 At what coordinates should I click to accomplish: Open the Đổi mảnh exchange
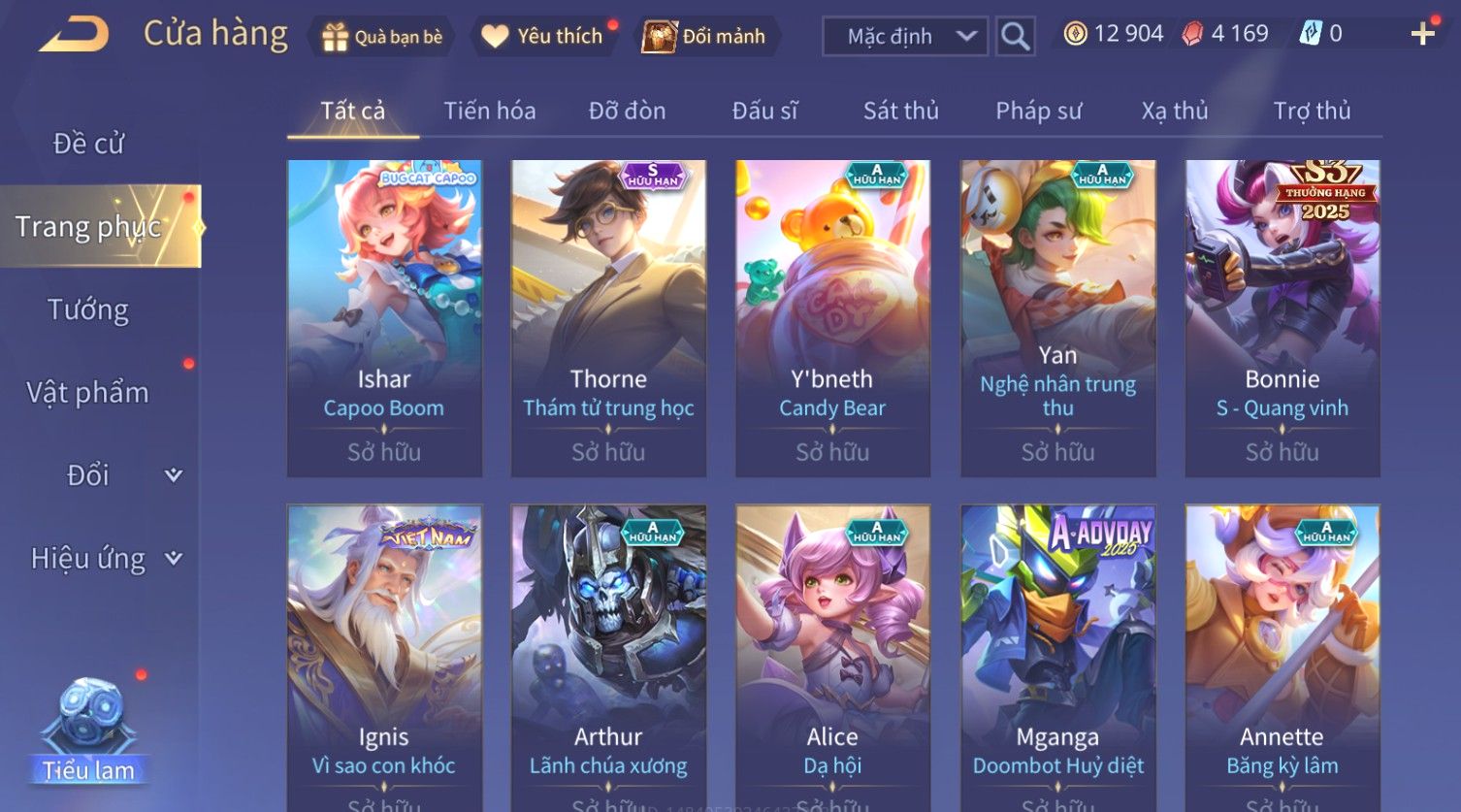[705, 37]
